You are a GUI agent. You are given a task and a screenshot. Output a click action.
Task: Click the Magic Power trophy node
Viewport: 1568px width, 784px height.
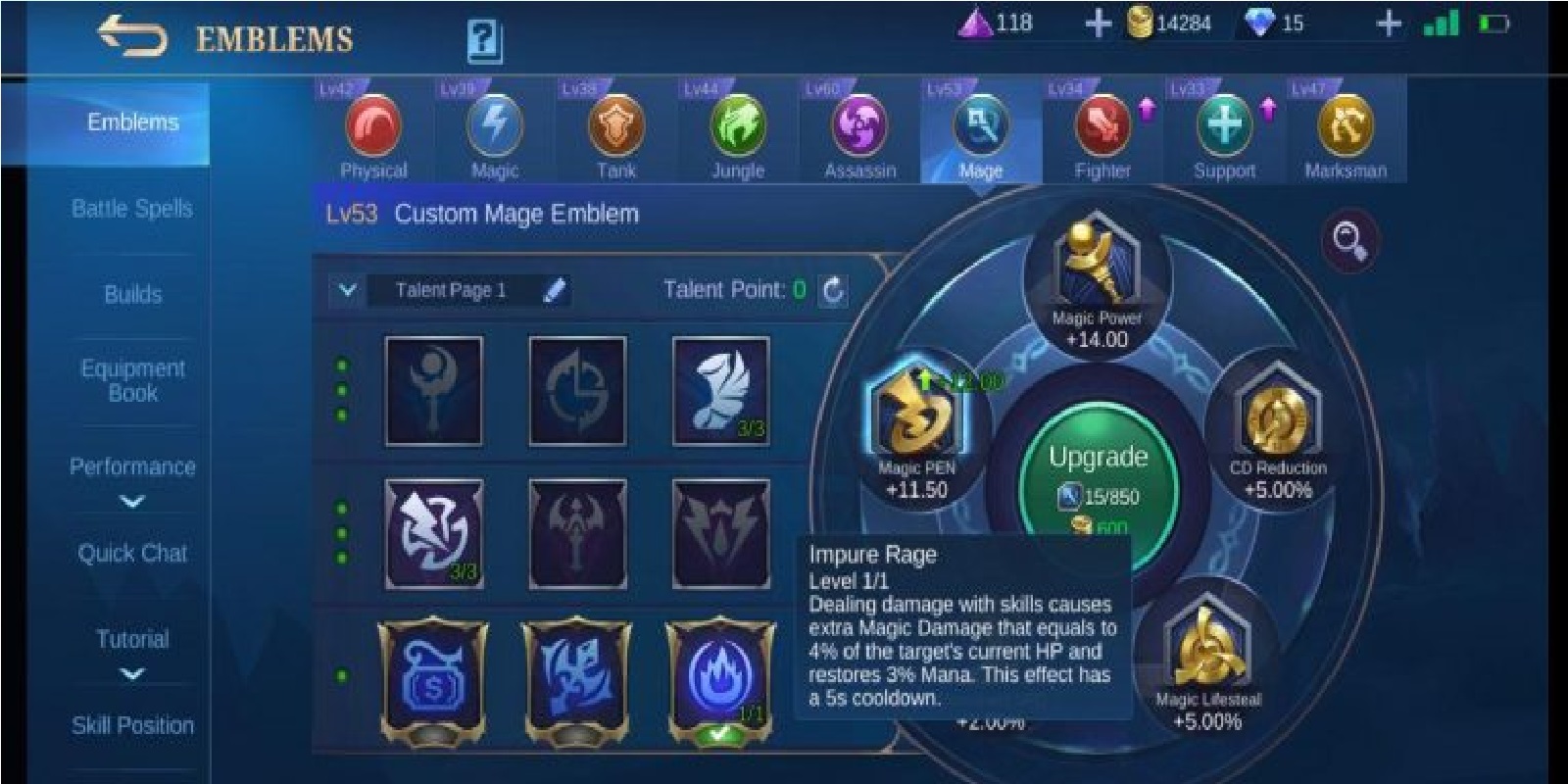tap(1090, 269)
